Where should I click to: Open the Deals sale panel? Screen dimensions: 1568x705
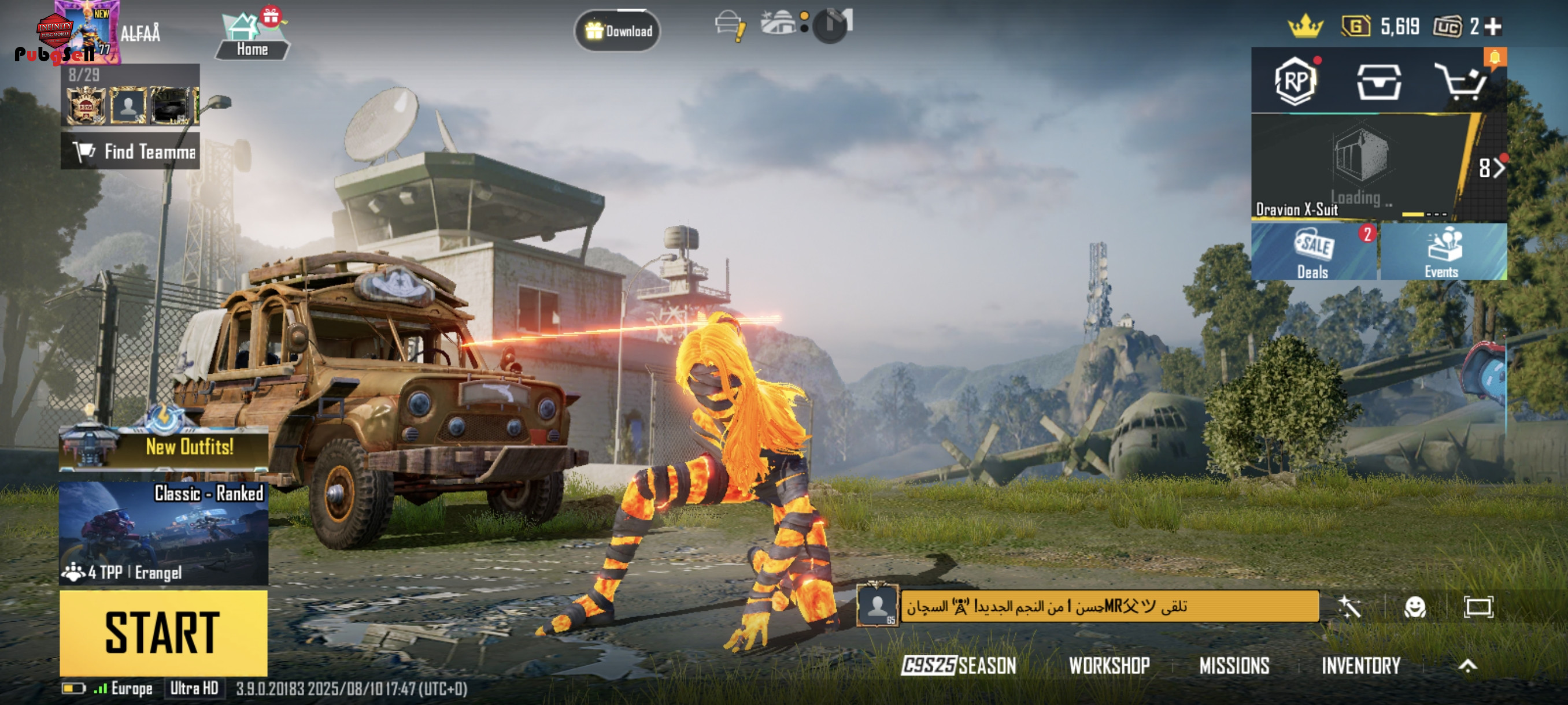[1314, 252]
